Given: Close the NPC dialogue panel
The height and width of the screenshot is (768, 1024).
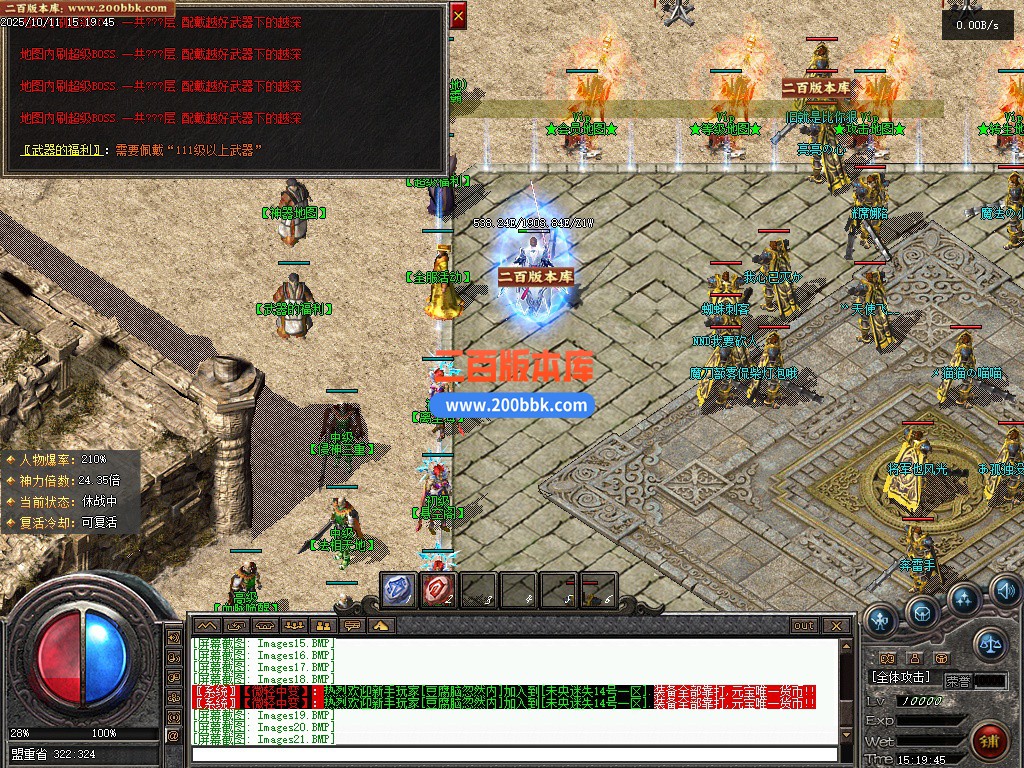Looking at the screenshot, I should 458,16.
